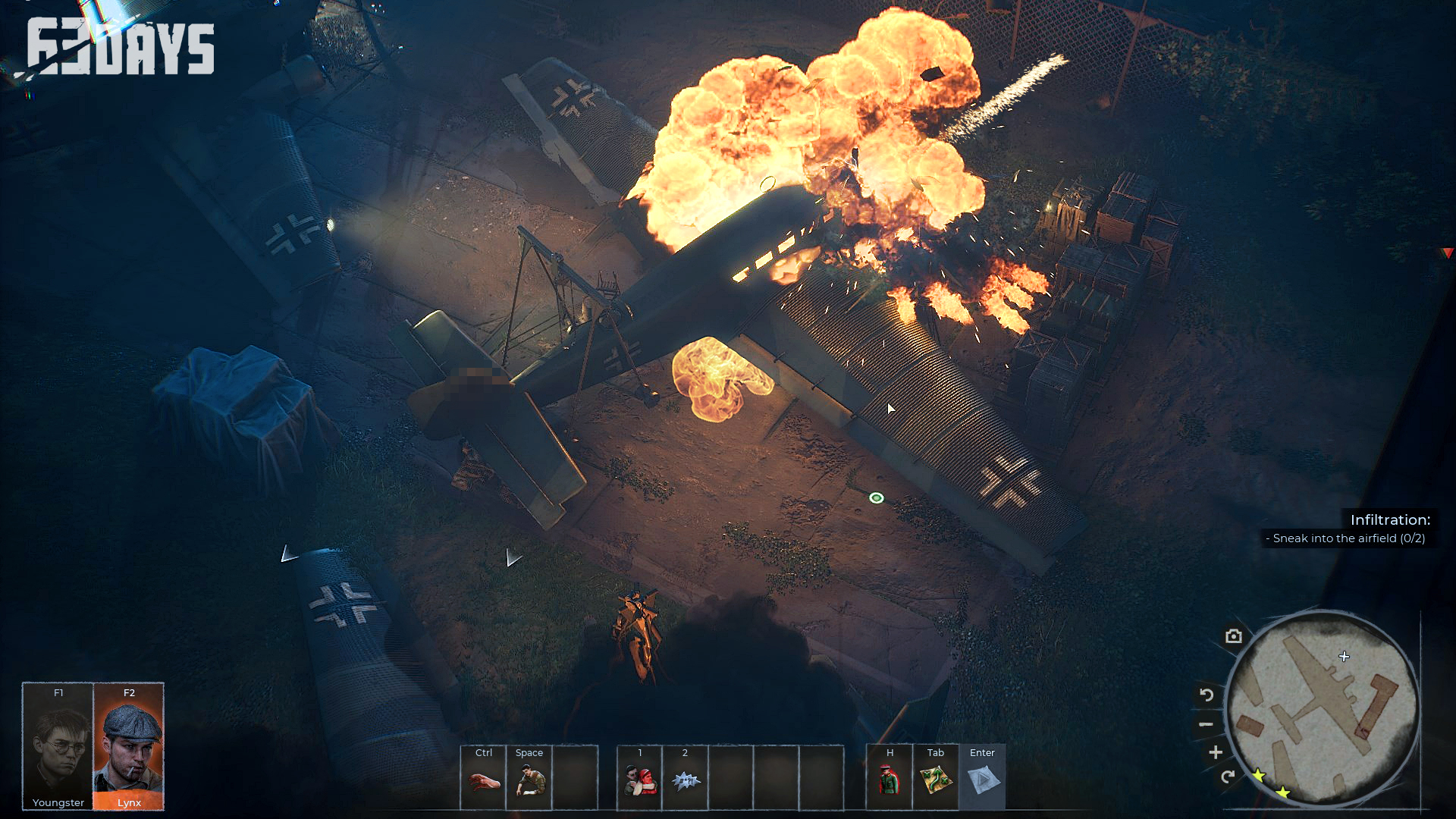Use the chokehold takedown ability

click(x=639, y=781)
